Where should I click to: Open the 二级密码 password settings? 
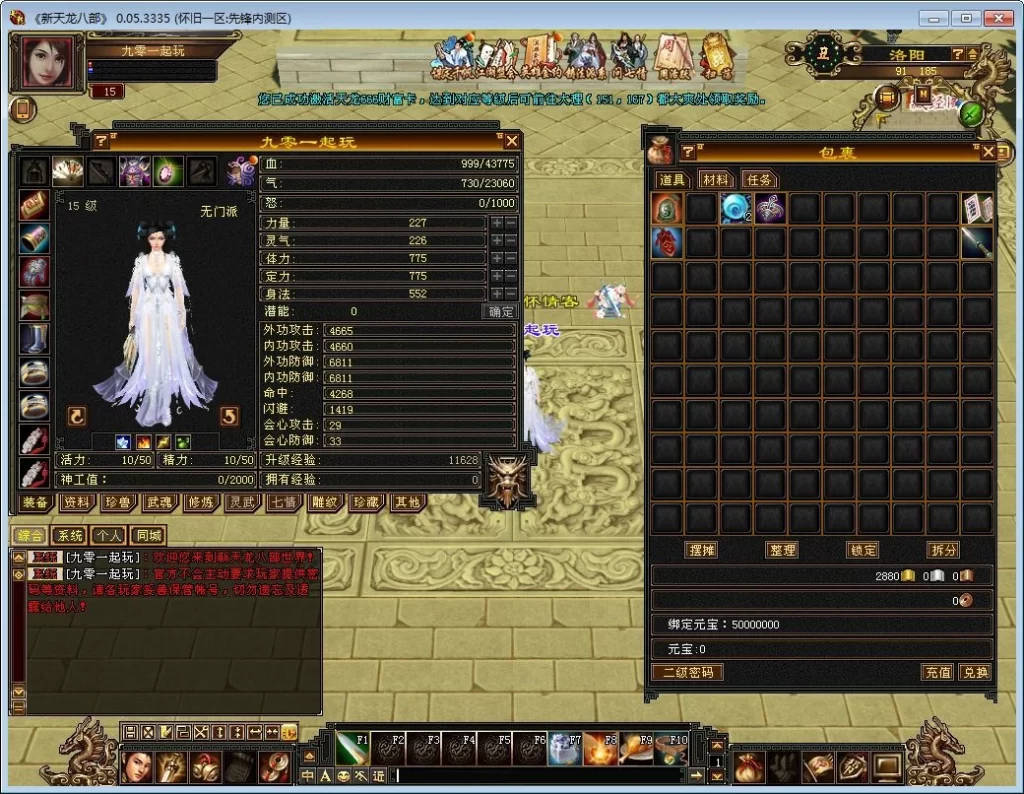(688, 673)
